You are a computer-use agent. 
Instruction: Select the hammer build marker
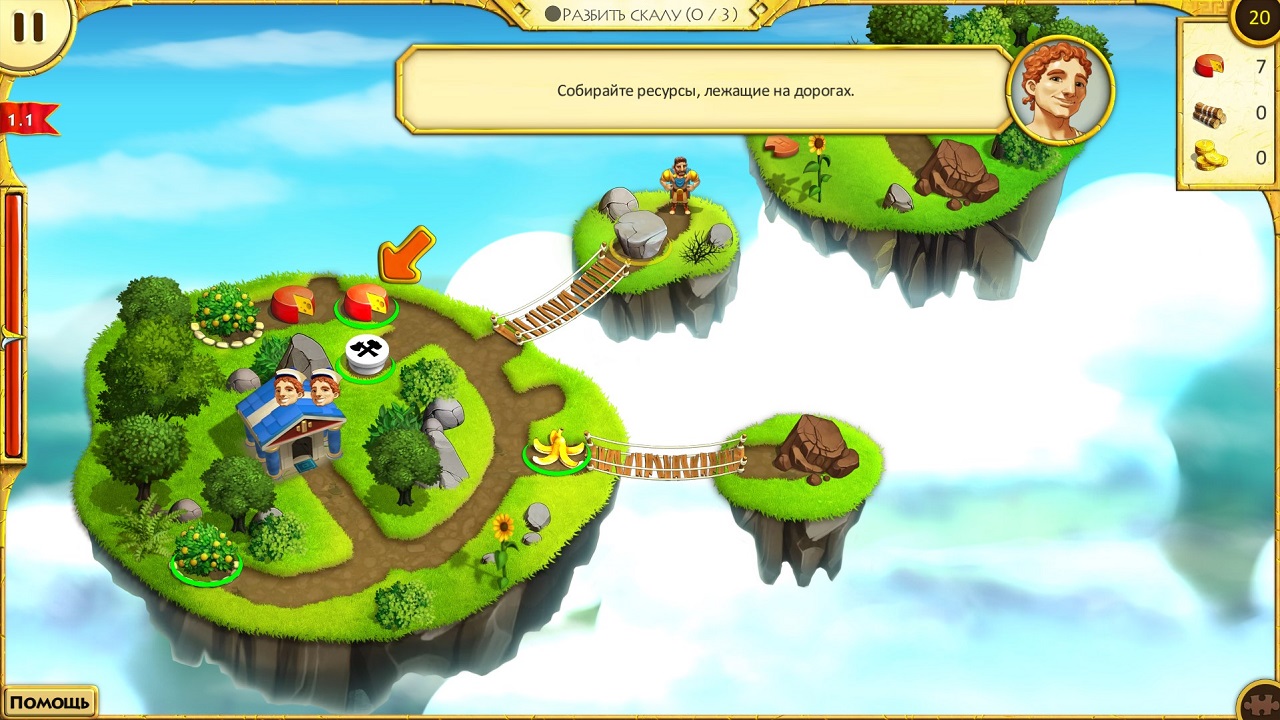366,353
